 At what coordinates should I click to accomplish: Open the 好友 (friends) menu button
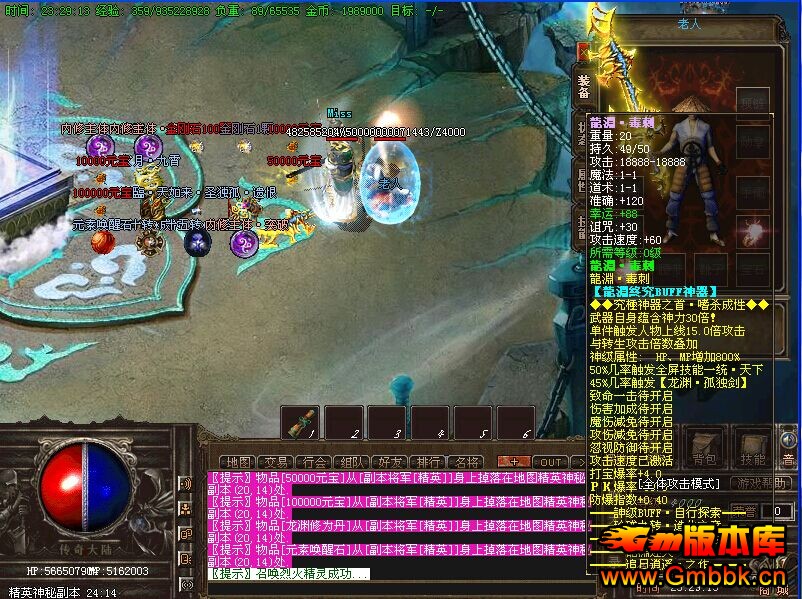389,462
